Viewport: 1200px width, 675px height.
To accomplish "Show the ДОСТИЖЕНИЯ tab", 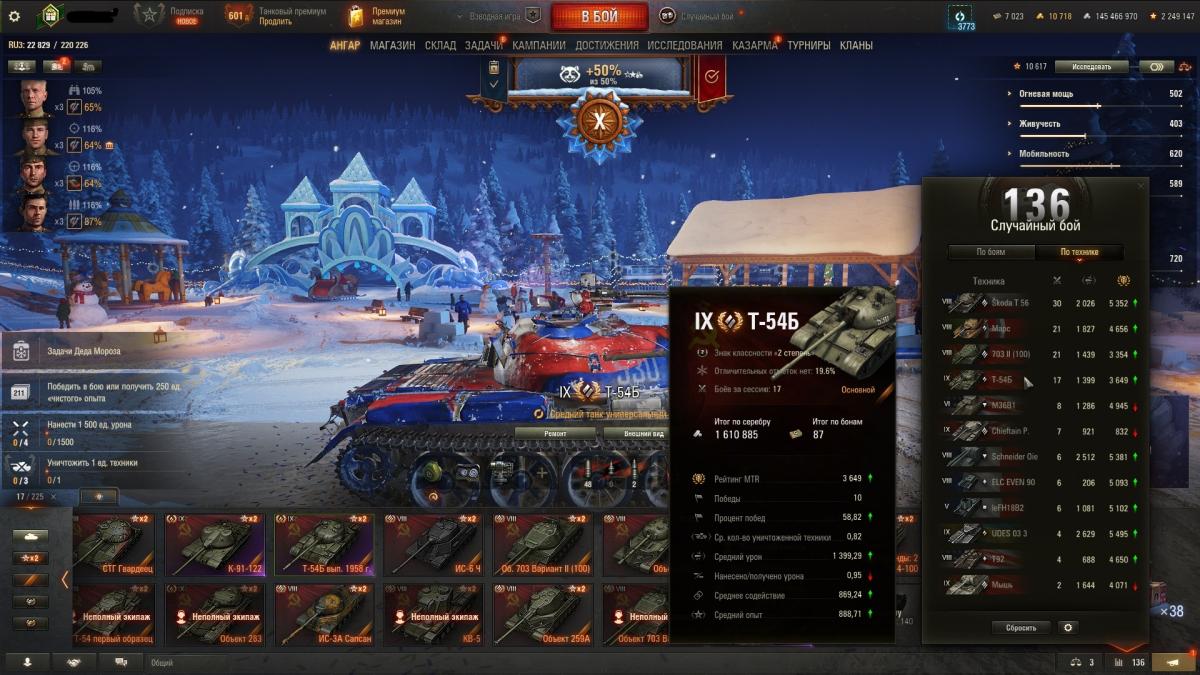I will 606,45.
